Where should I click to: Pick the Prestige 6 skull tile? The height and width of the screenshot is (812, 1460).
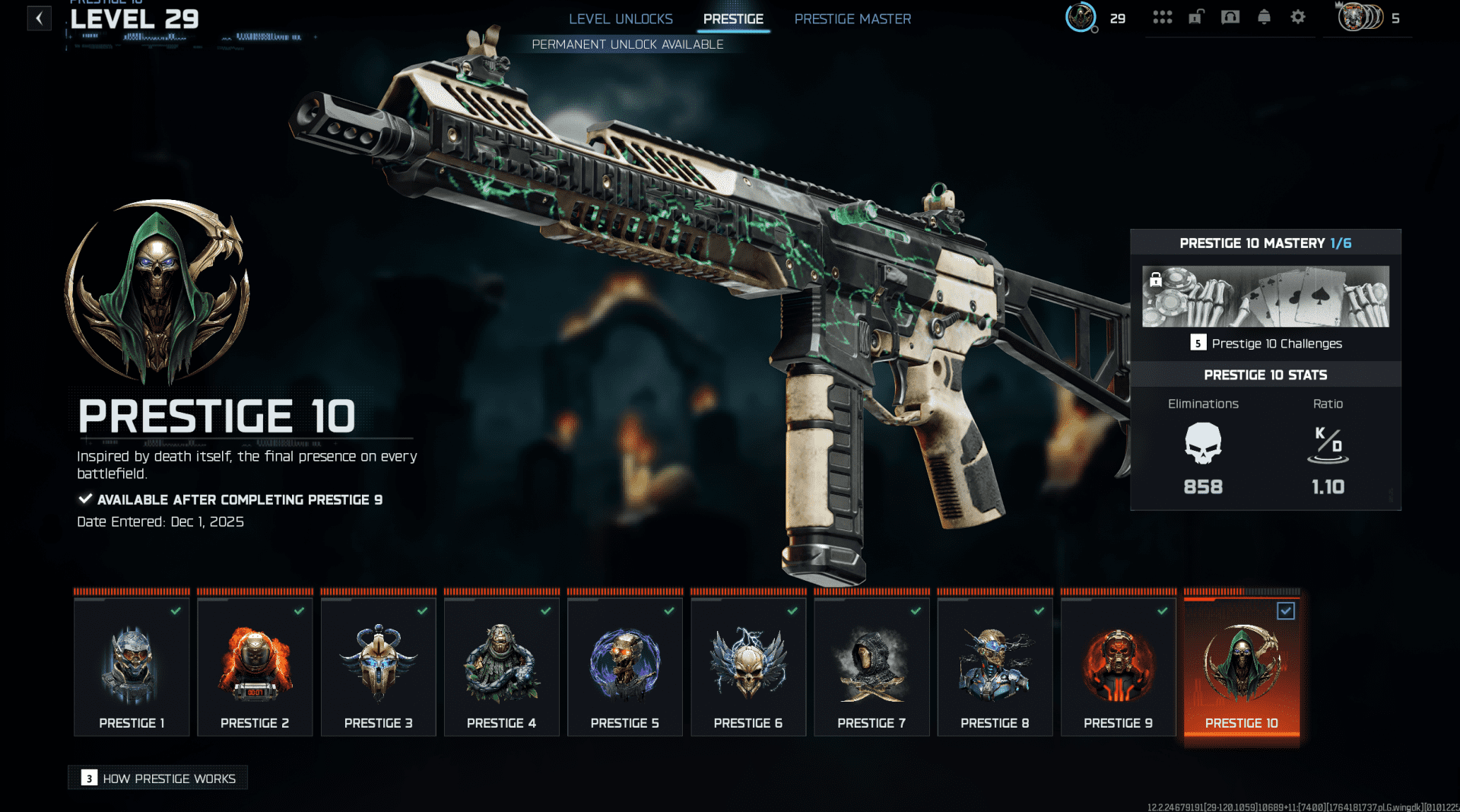pyautogui.click(x=748, y=667)
